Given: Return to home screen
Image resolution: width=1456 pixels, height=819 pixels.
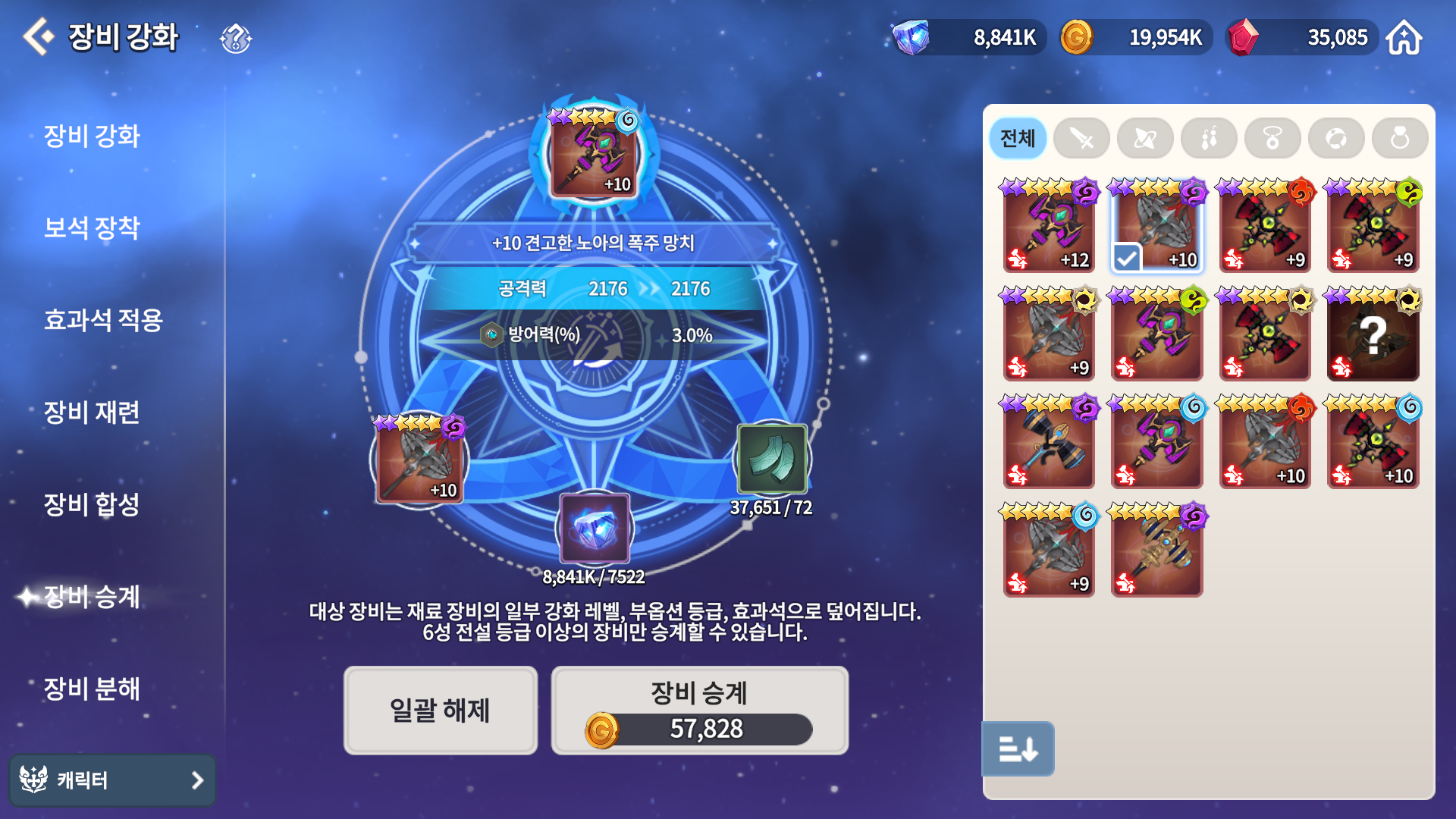Looking at the screenshot, I should coord(1404,38).
